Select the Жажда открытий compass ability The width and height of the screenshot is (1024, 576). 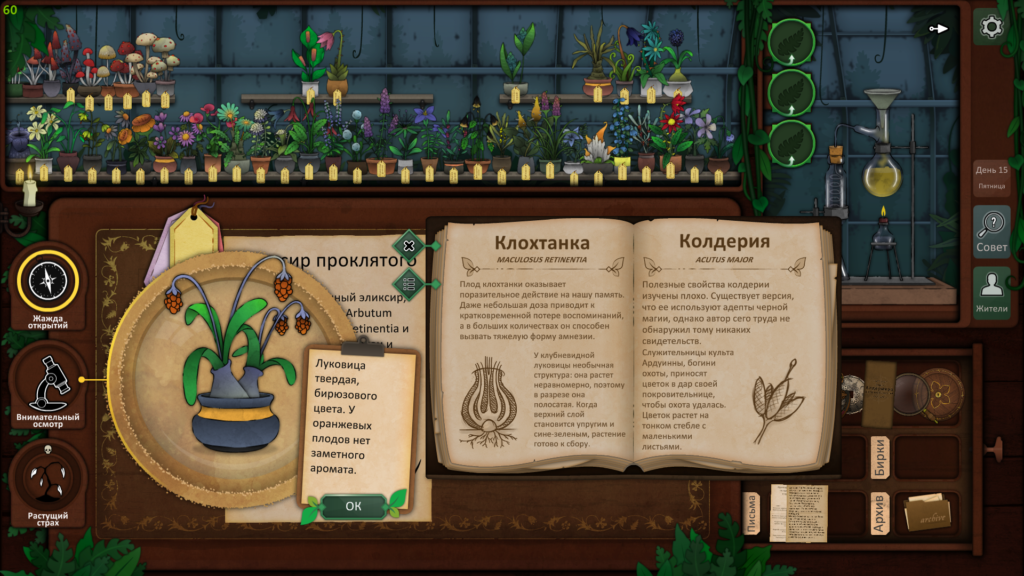tap(48, 284)
